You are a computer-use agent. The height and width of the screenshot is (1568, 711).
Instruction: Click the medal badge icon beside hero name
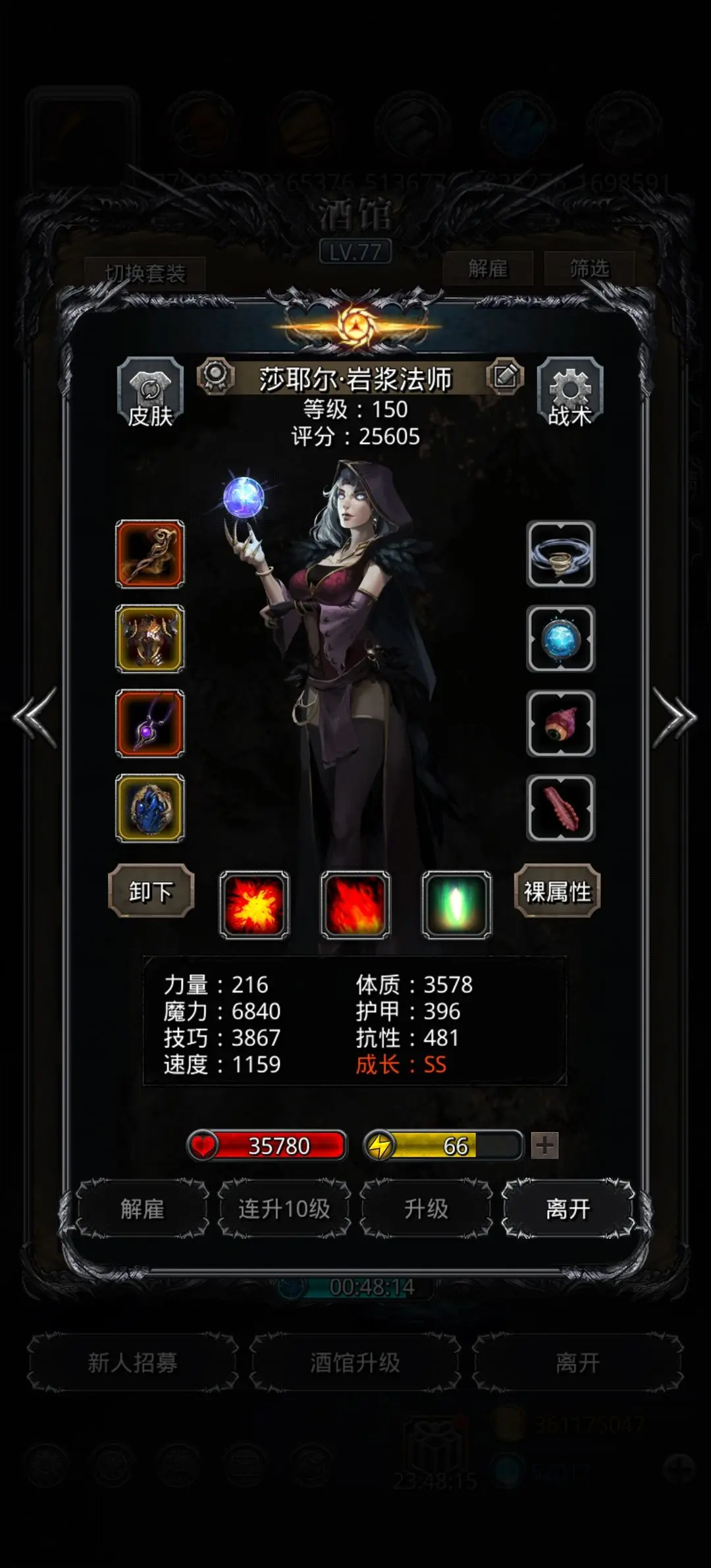pos(216,377)
